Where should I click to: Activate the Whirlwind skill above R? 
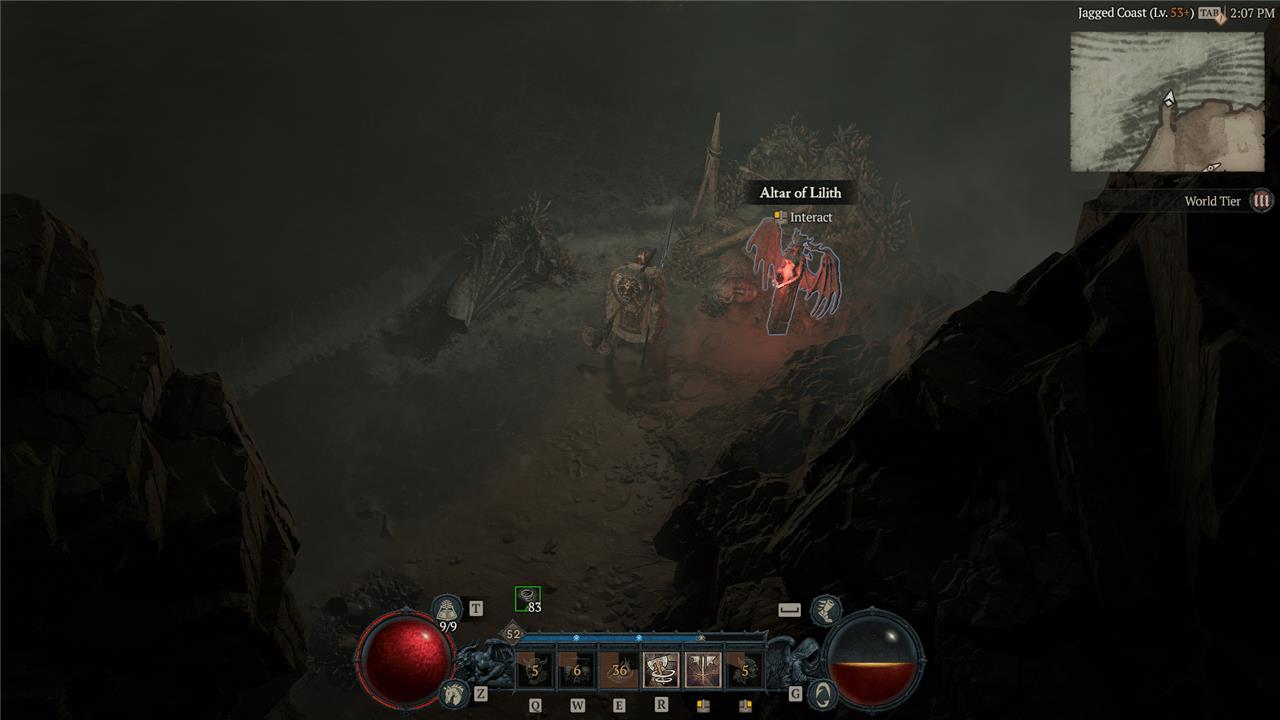(661, 670)
